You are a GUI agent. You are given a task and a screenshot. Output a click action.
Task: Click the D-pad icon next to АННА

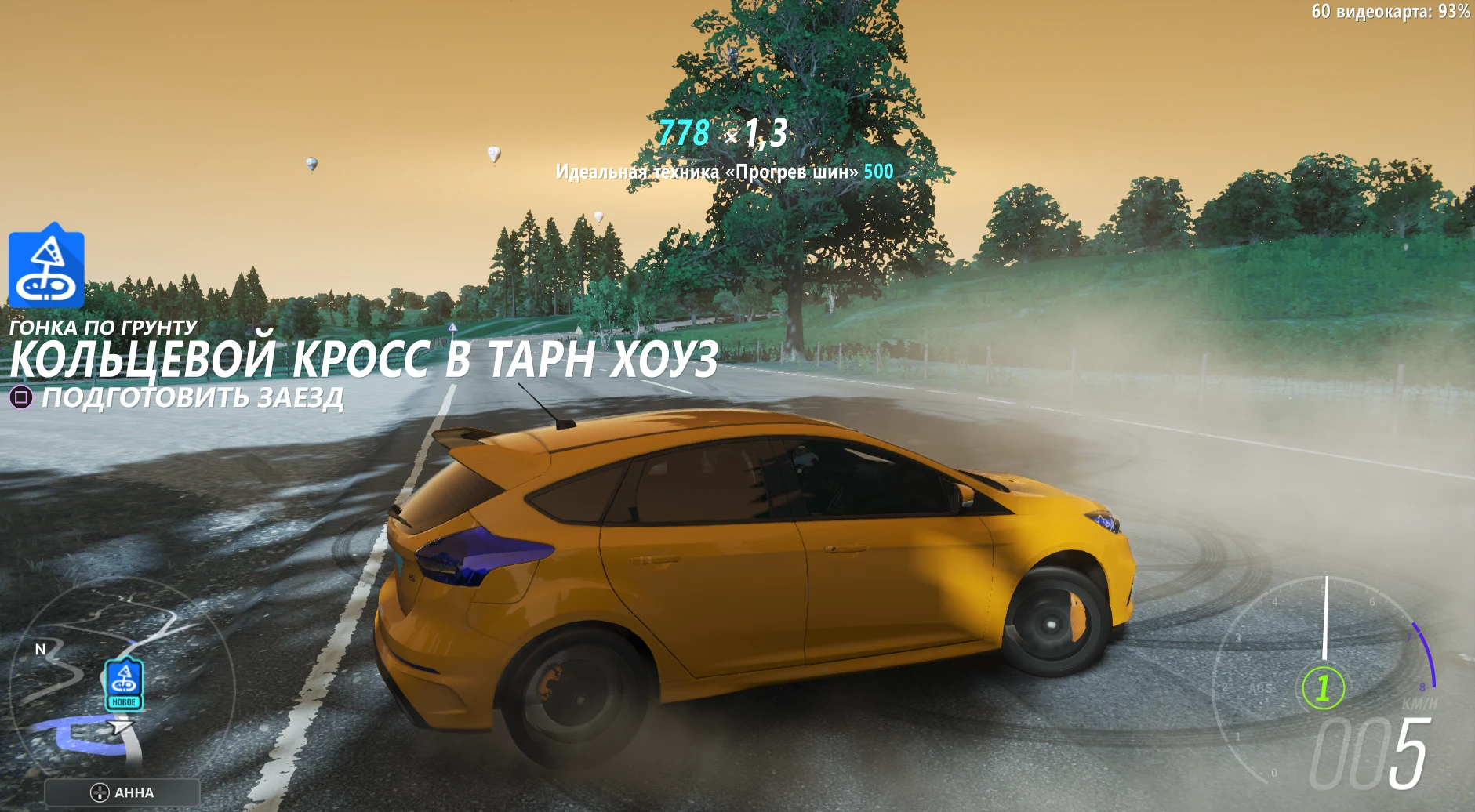pyautogui.click(x=101, y=792)
